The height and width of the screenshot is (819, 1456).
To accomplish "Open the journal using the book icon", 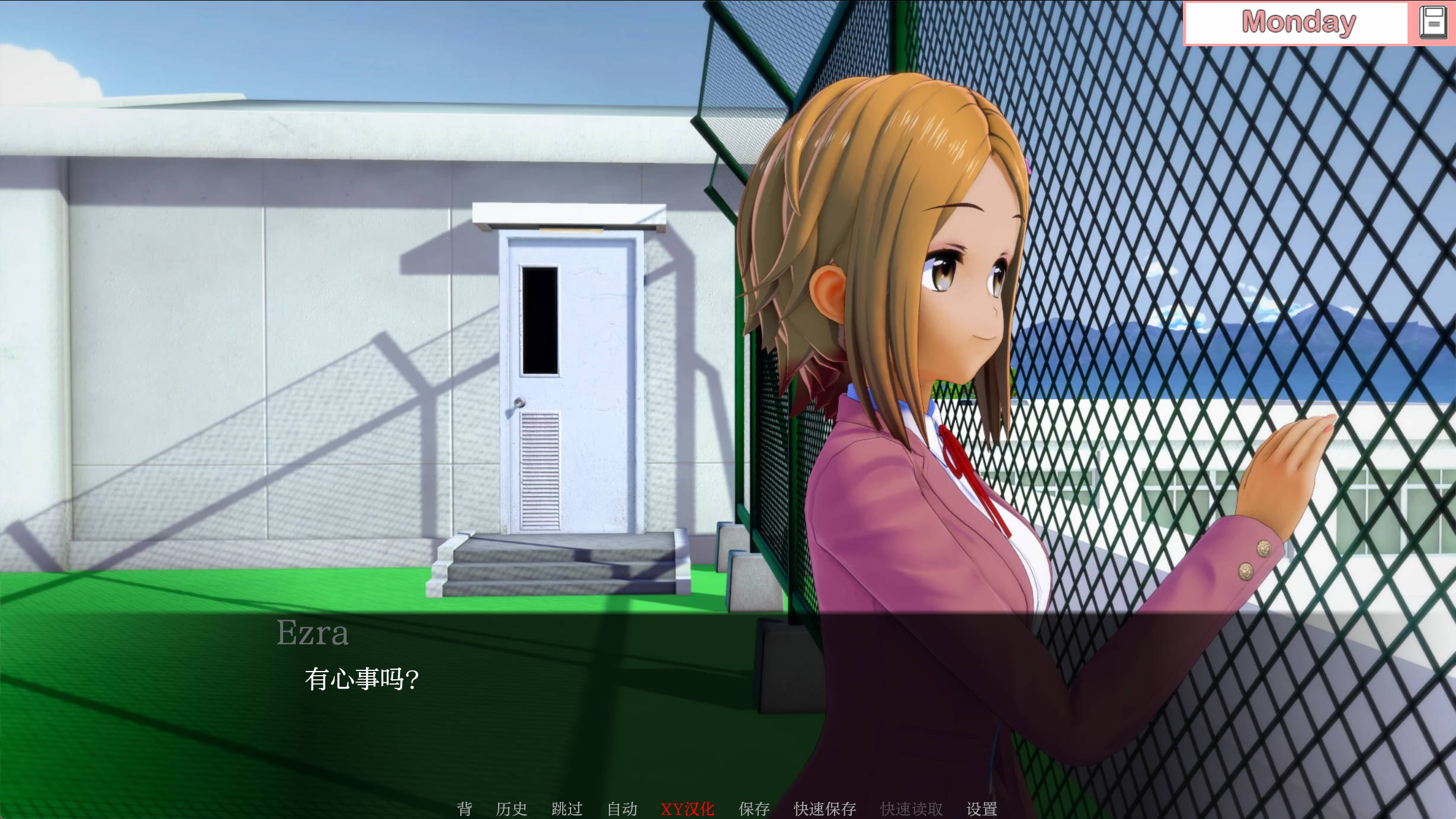I will pyautogui.click(x=1434, y=22).
